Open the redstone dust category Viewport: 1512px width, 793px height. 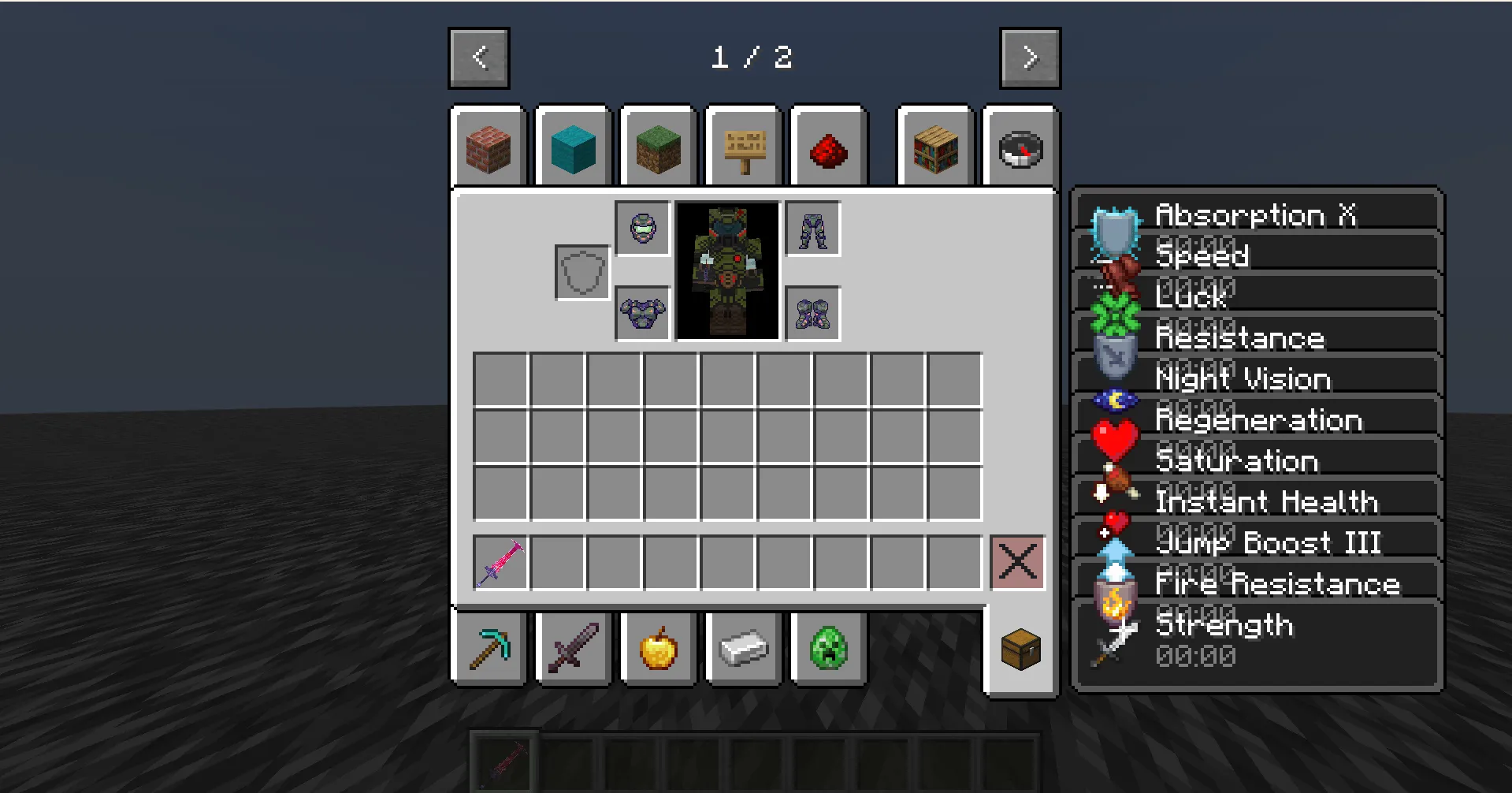(x=828, y=147)
